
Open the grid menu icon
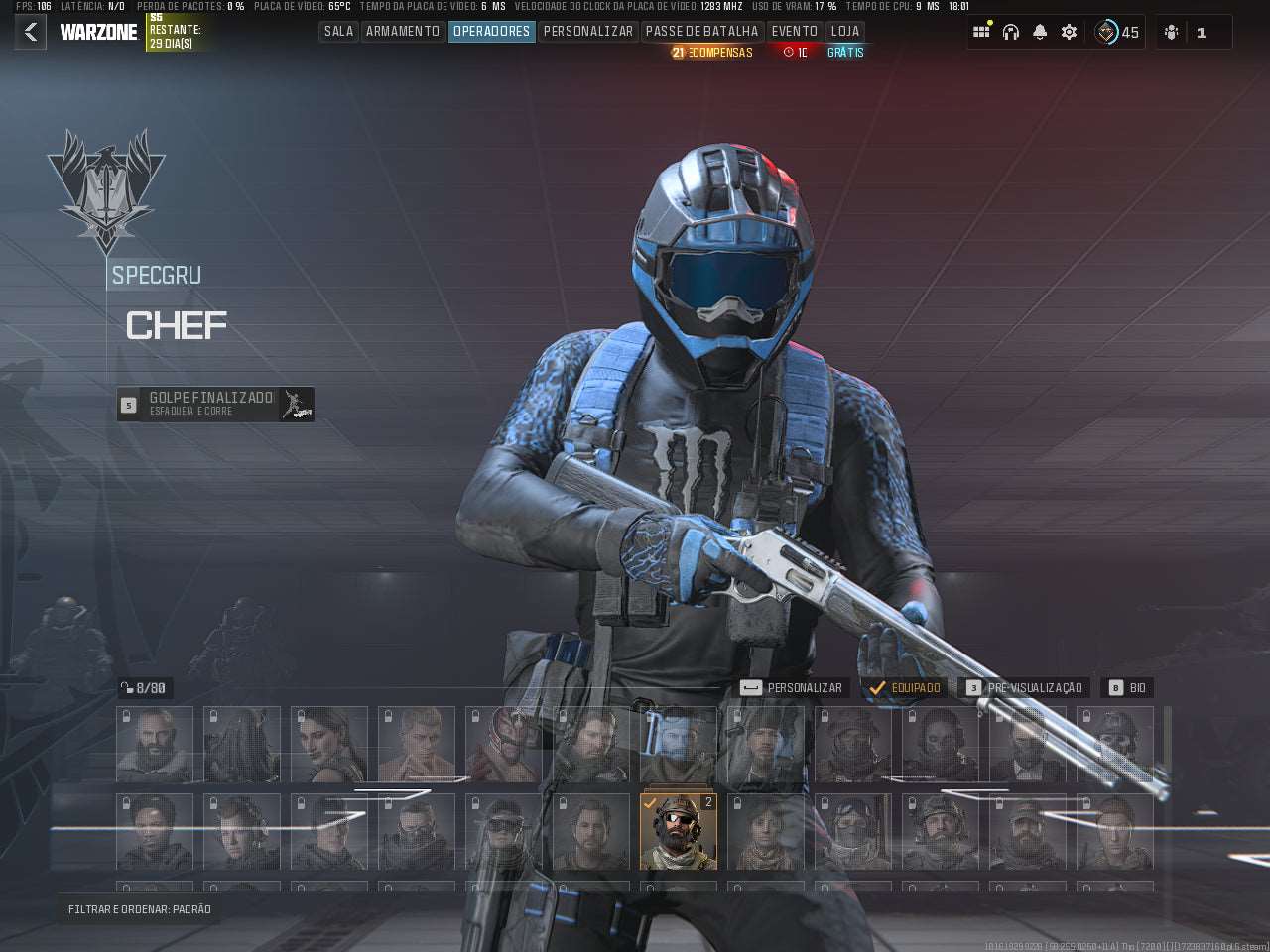point(981,32)
